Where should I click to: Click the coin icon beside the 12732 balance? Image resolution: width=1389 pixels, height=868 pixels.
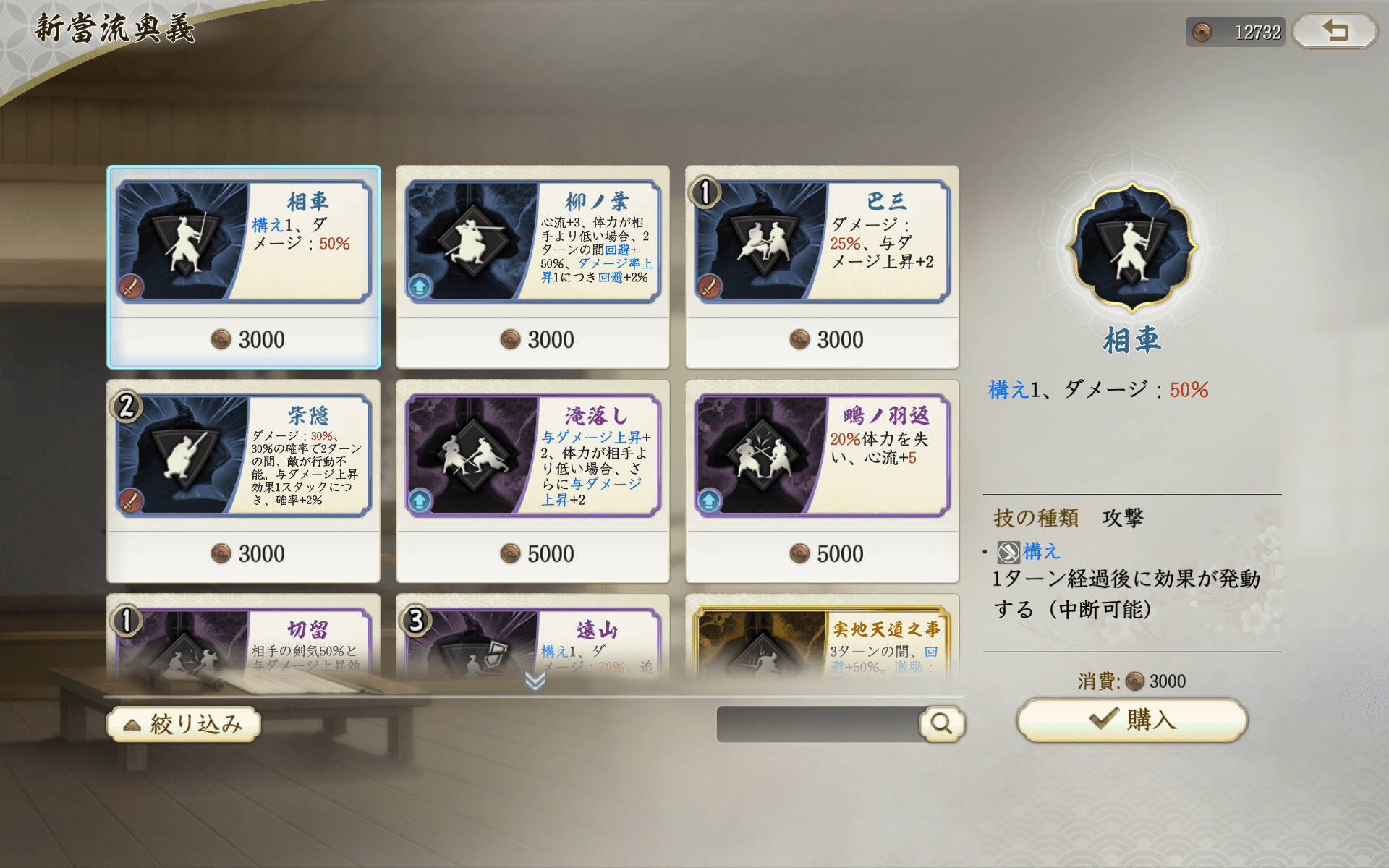pyautogui.click(x=1201, y=31)
